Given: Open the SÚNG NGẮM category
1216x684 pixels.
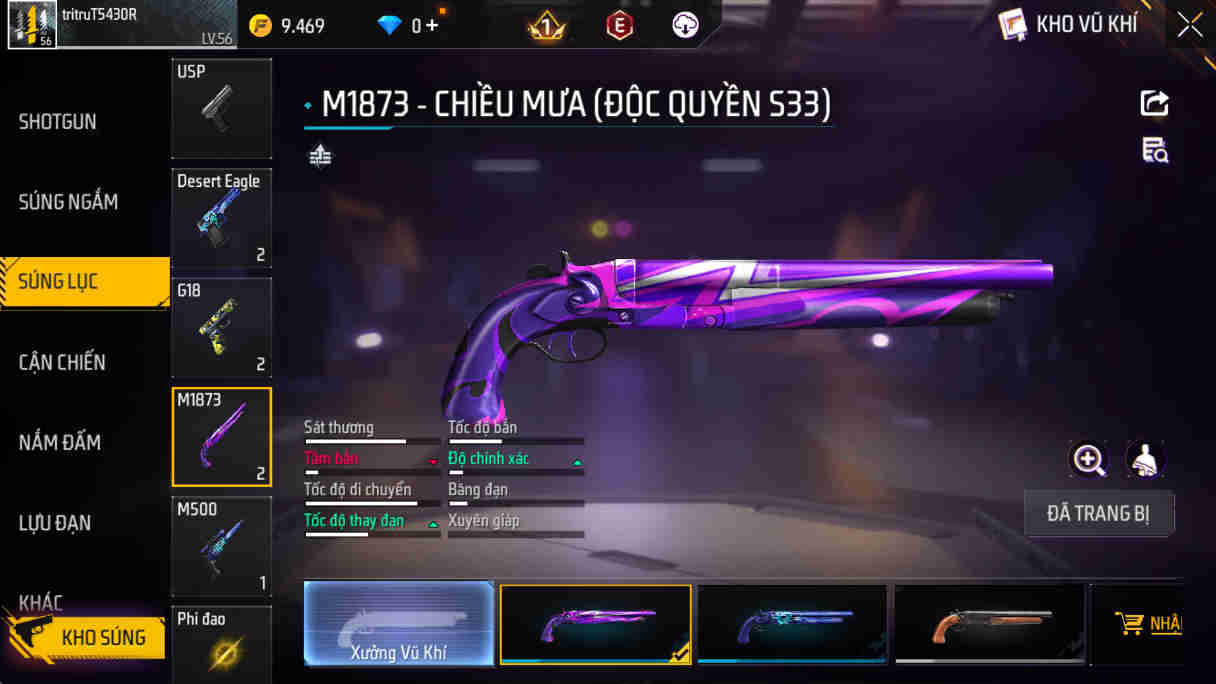Looking at the screenshot, I should pos(68,202).
